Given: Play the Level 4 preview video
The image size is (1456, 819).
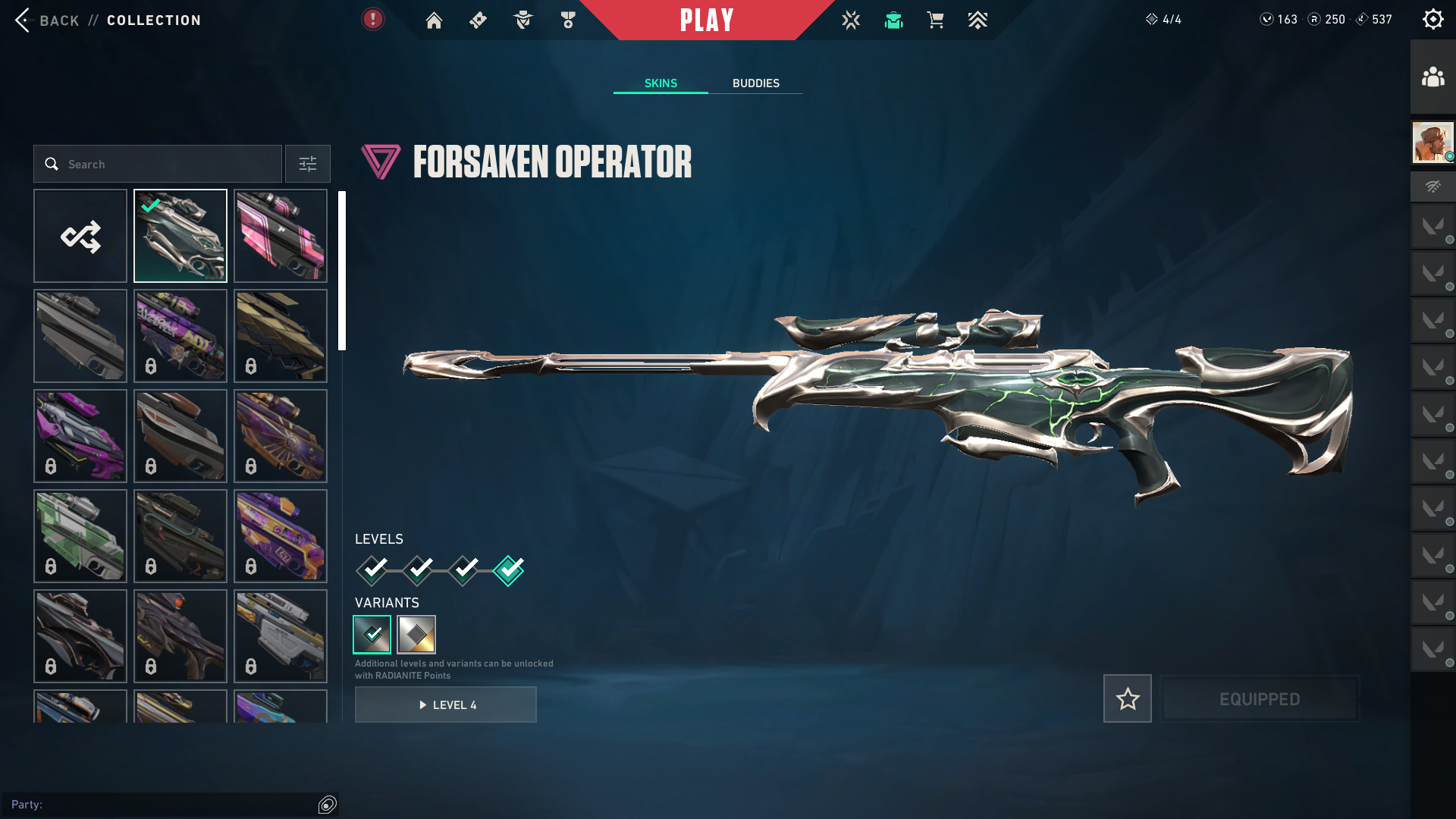Looking at the screenshot, I should click(x=446, y=704).
